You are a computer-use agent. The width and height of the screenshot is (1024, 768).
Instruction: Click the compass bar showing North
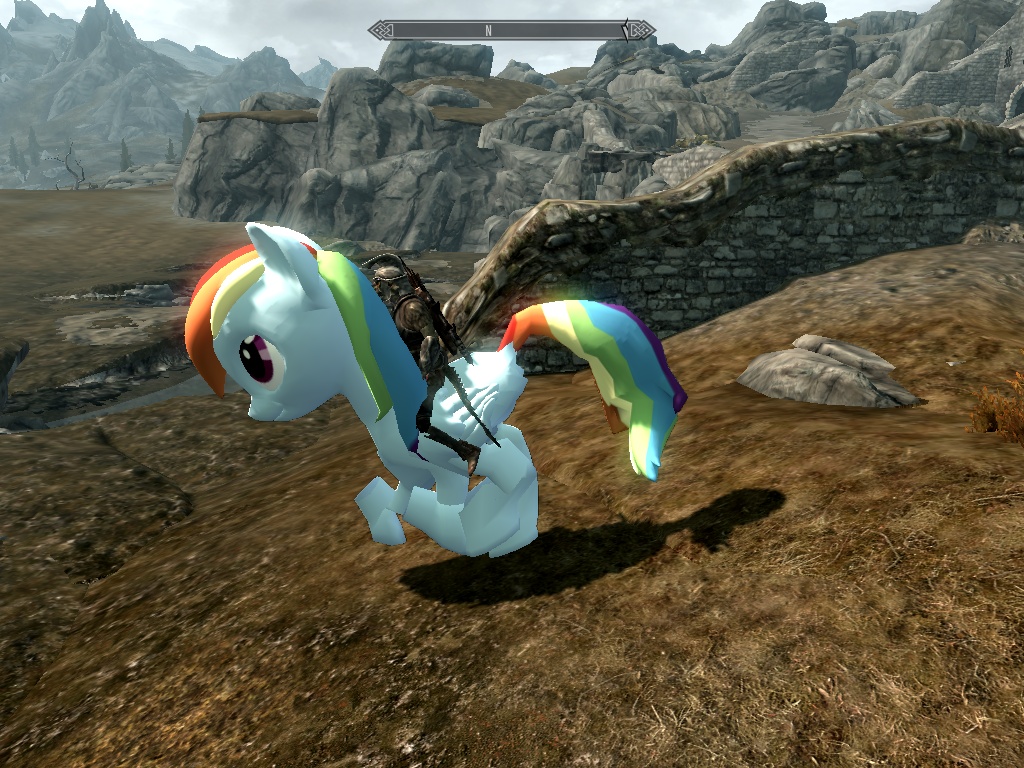click(x=511, y=30)
